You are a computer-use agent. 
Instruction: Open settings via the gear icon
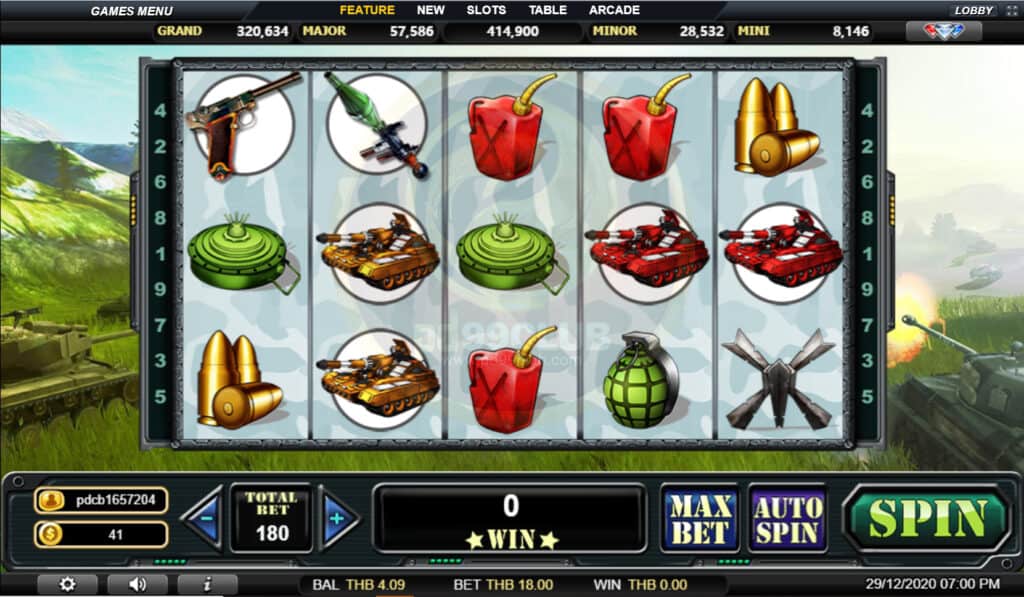(67, 584)
